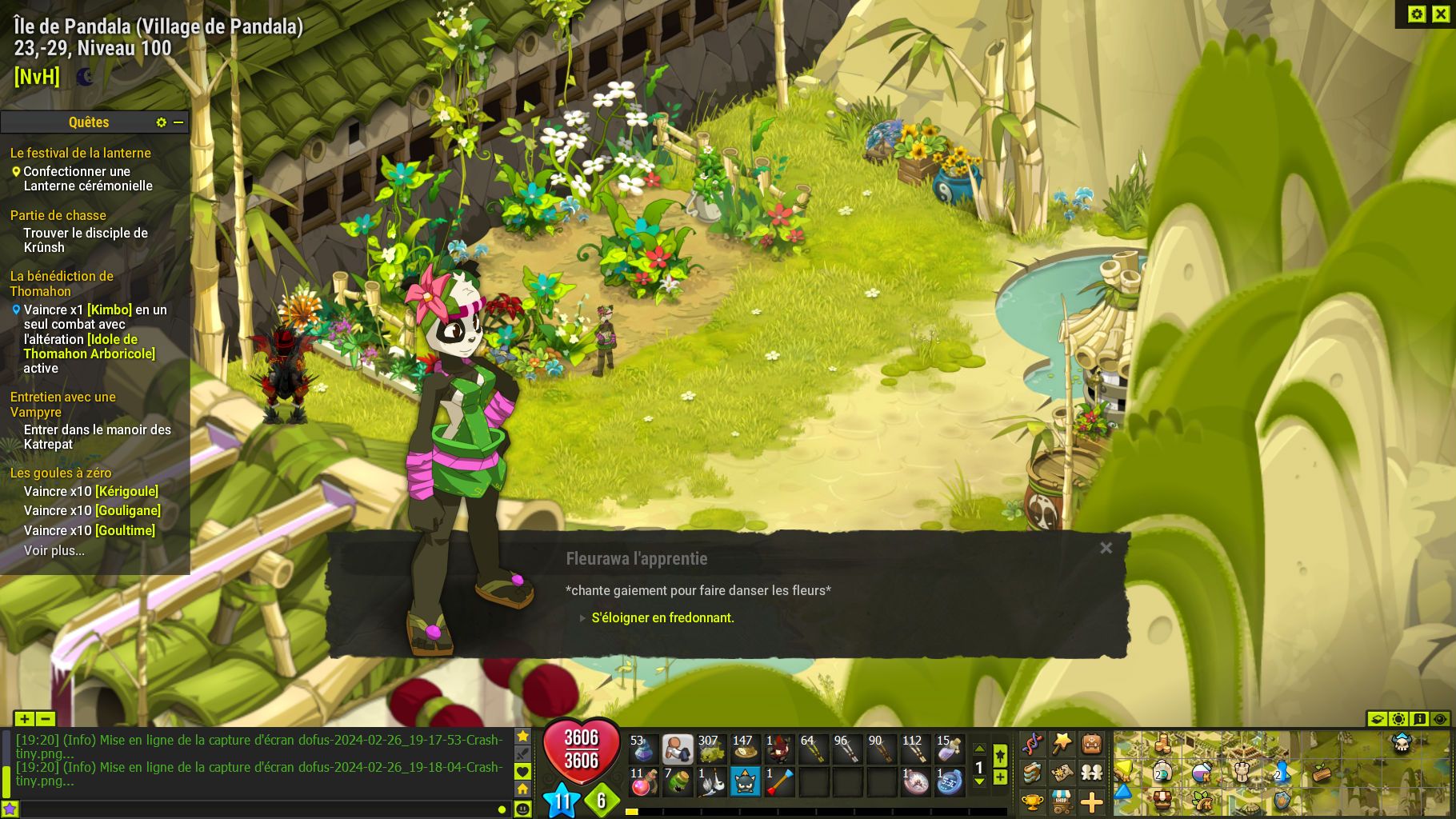Open the quest parchment icon
The width and height of the screenshot is (1456, 819).
tap(1062, 773)
